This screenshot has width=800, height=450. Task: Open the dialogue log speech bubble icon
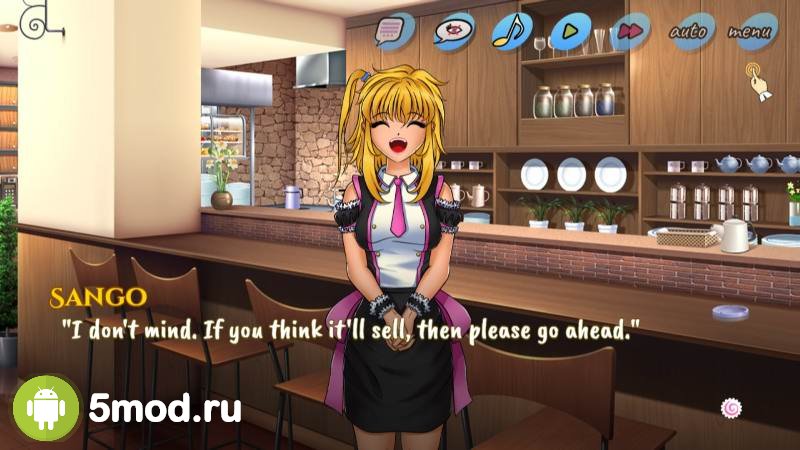pyautogui.click(x=391, y=31)
